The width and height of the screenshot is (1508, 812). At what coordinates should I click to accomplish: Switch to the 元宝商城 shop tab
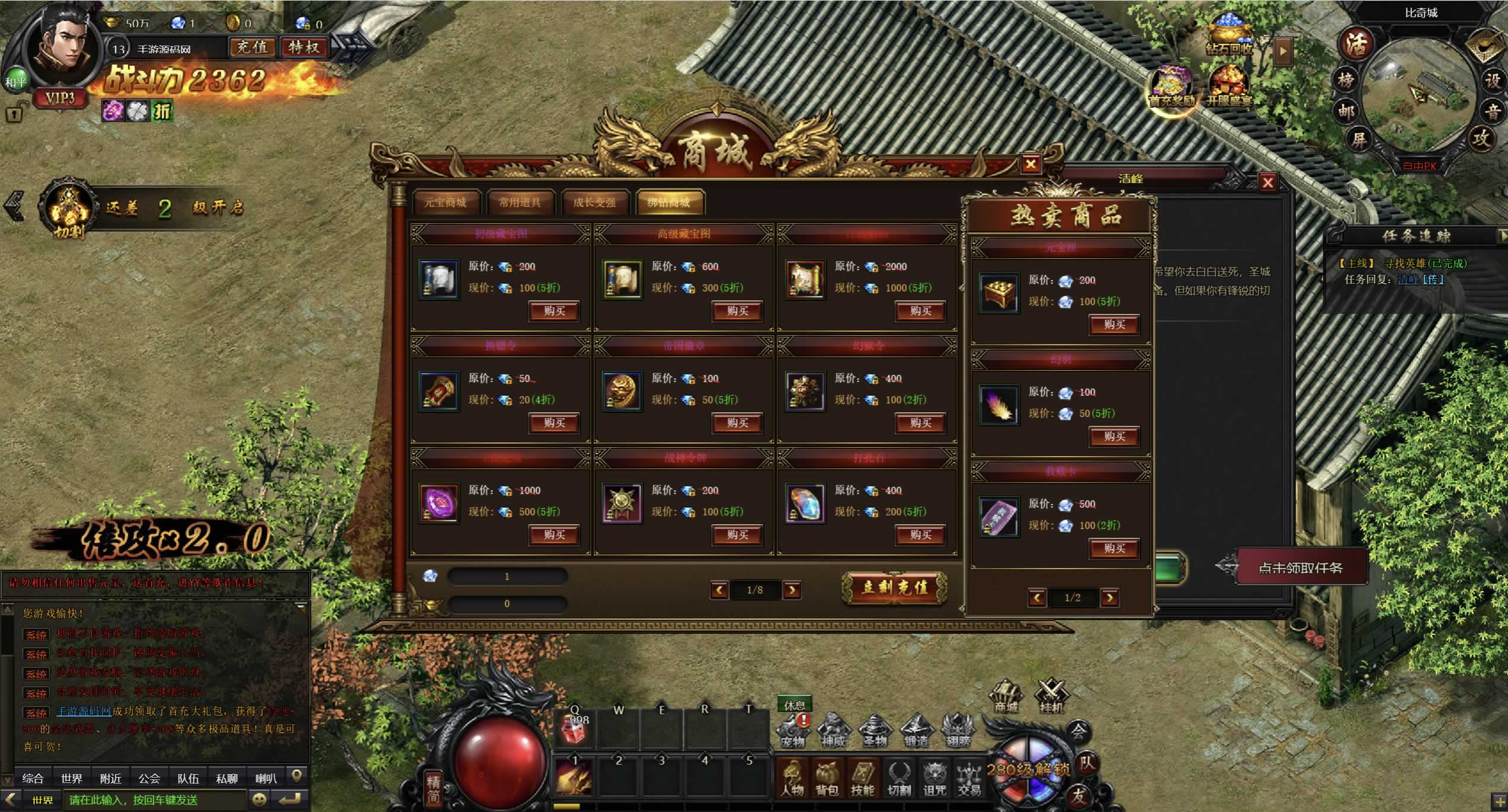tap(445, 203)
